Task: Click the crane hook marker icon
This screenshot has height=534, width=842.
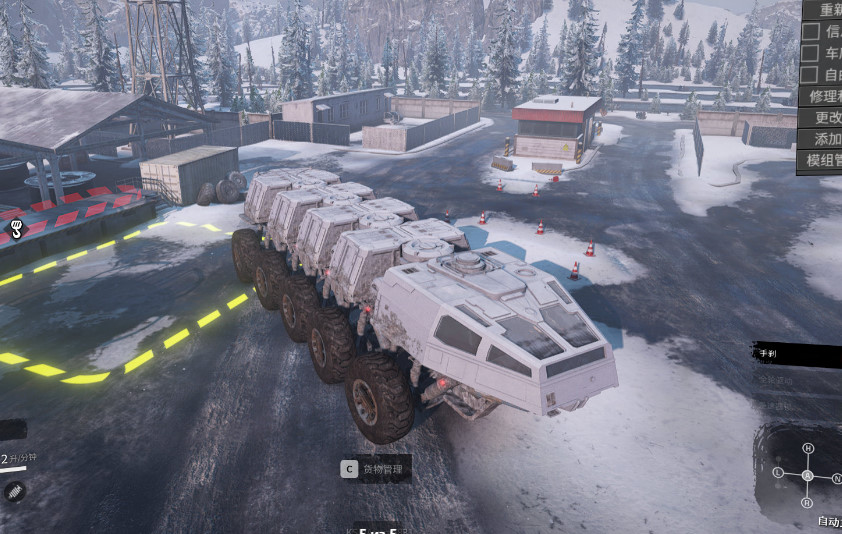Action: click(x=16, y=229)
